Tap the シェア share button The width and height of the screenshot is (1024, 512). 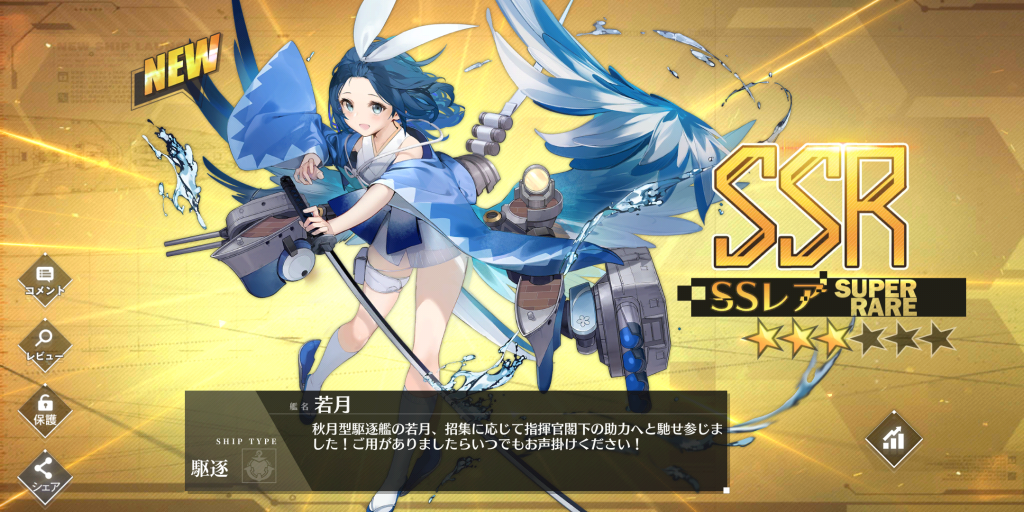coord(44,471)
